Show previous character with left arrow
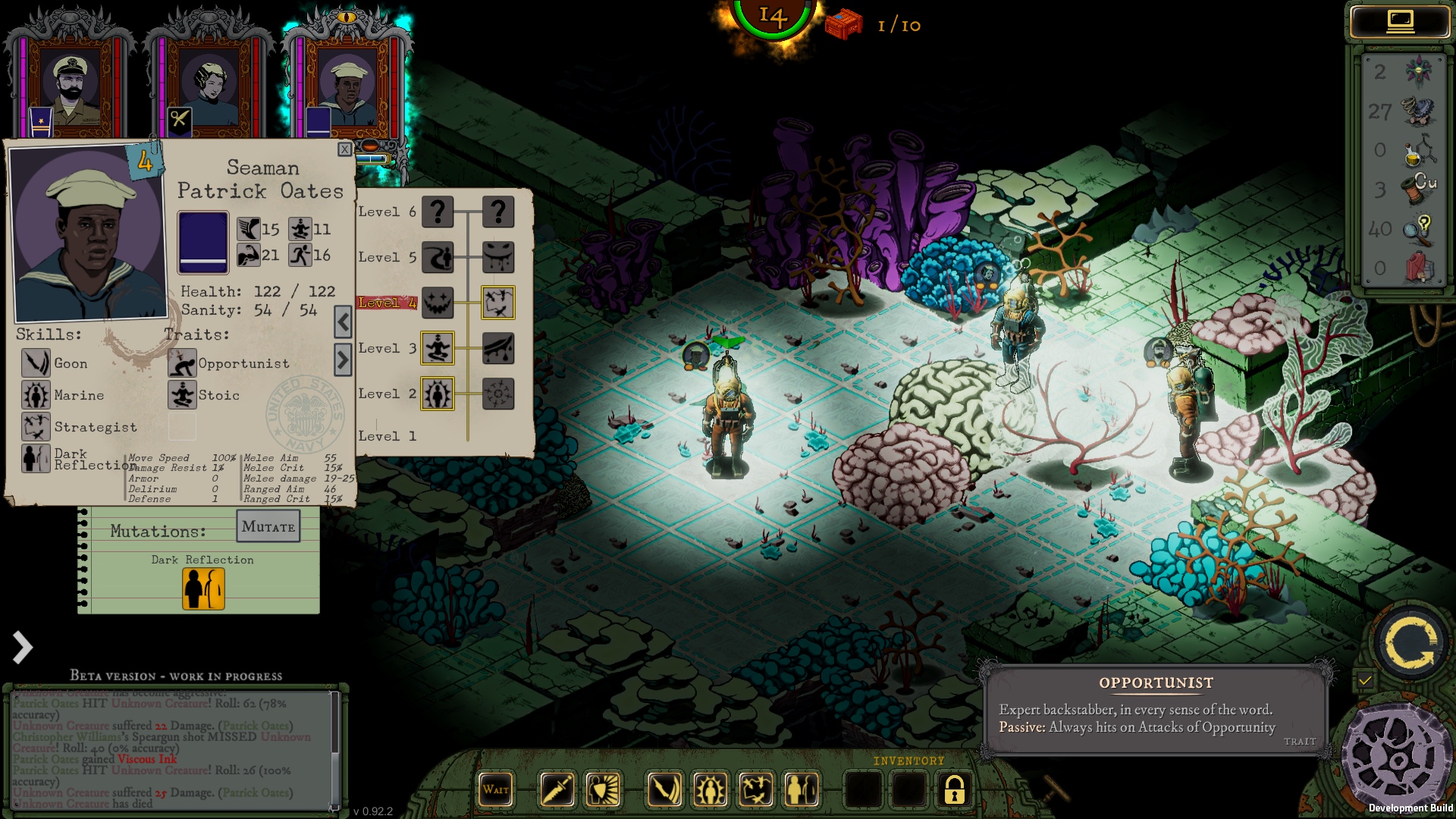 pyautogui.click(x=343, y=323)
